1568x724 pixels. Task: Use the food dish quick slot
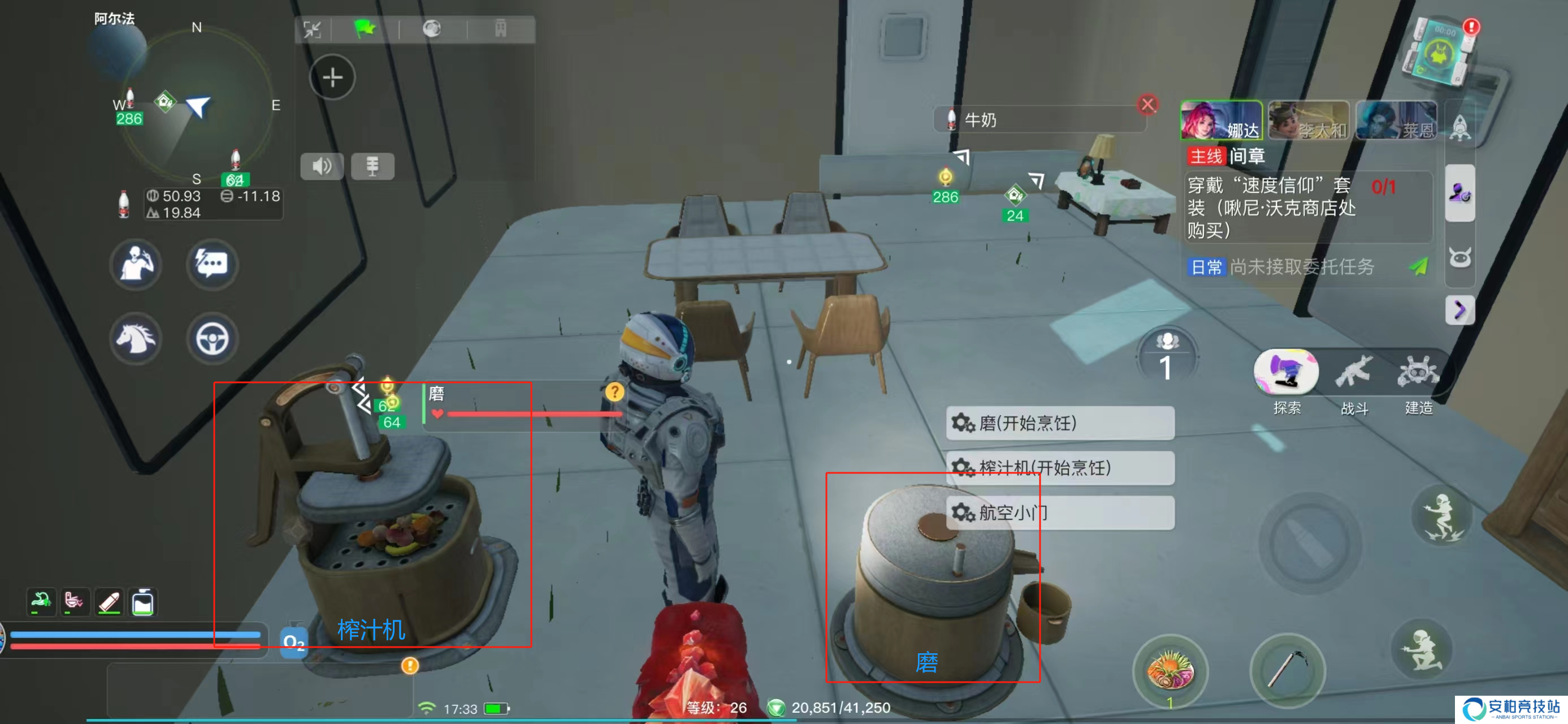[x=1169, y=671]
